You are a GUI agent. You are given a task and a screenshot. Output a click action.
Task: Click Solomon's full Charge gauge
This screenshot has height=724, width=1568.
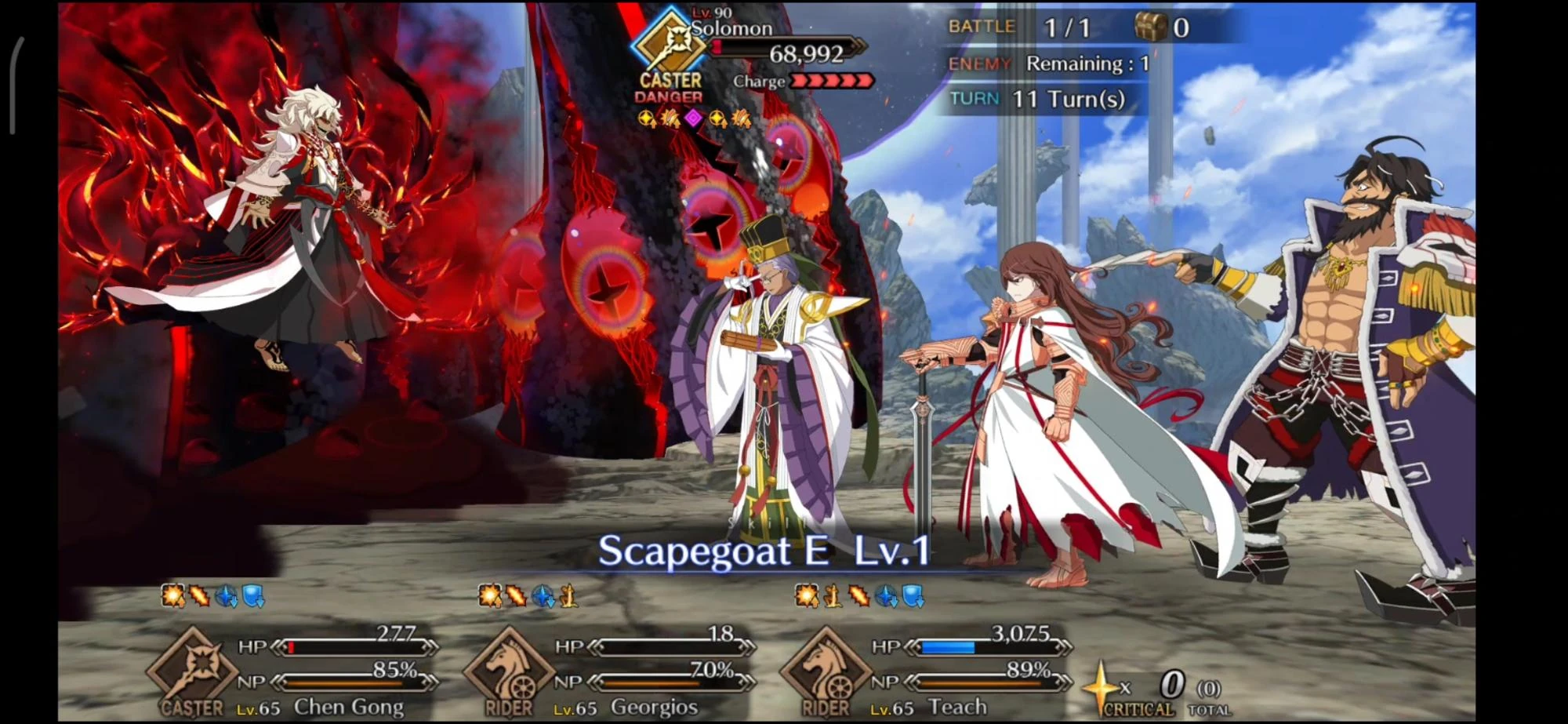pos(827,81)
